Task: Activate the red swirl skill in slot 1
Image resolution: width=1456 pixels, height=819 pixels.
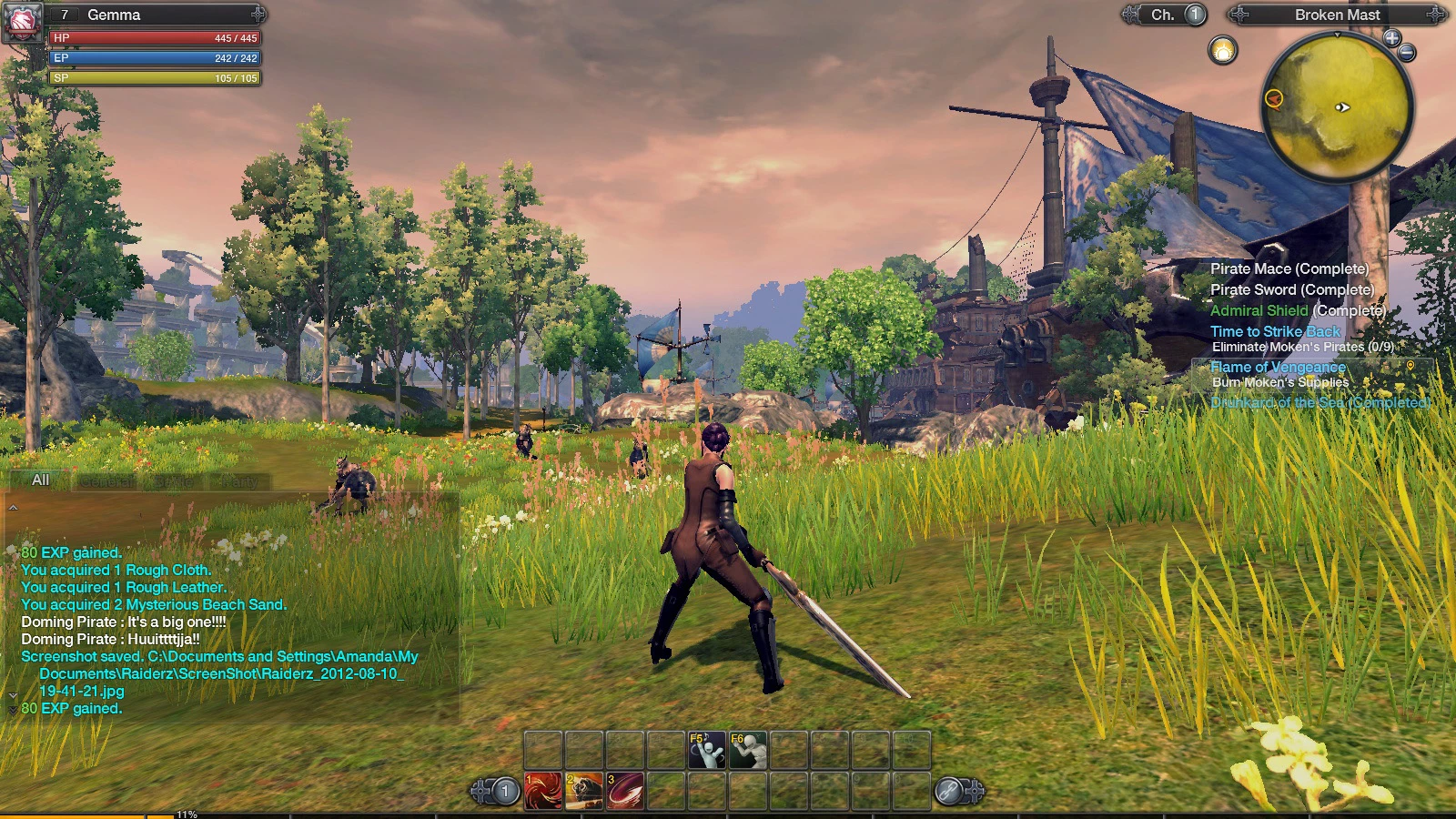Action: point(543,791)
